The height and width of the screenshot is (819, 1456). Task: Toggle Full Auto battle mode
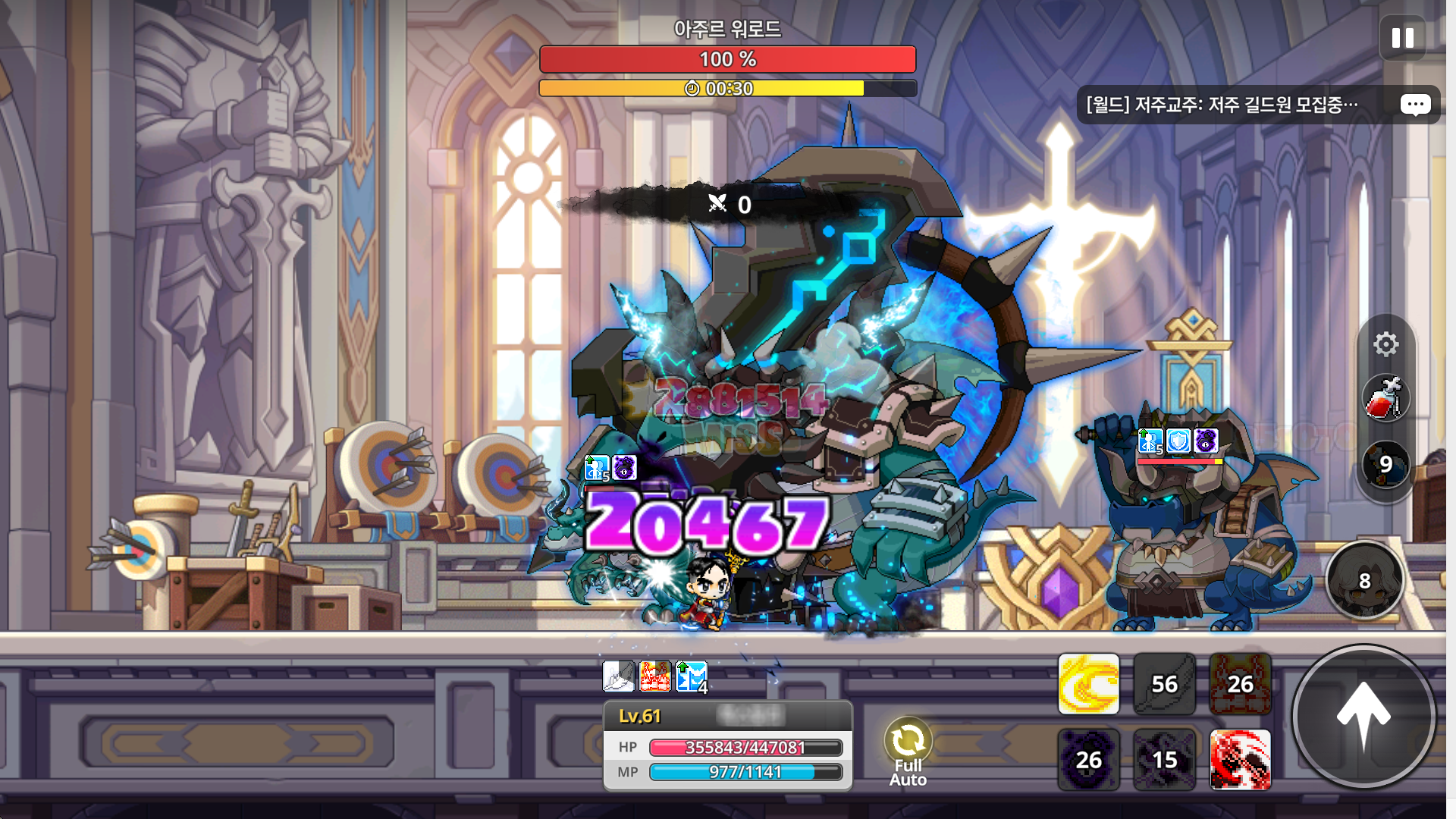908,752
